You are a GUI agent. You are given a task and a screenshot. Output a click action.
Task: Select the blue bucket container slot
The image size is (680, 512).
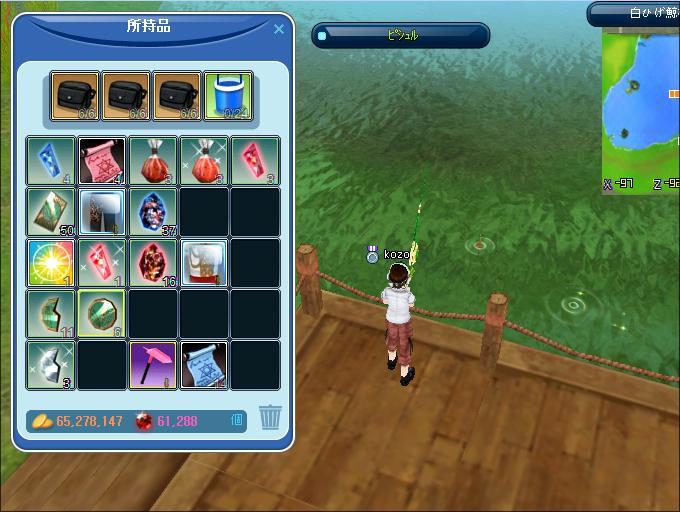pos(229,97)
